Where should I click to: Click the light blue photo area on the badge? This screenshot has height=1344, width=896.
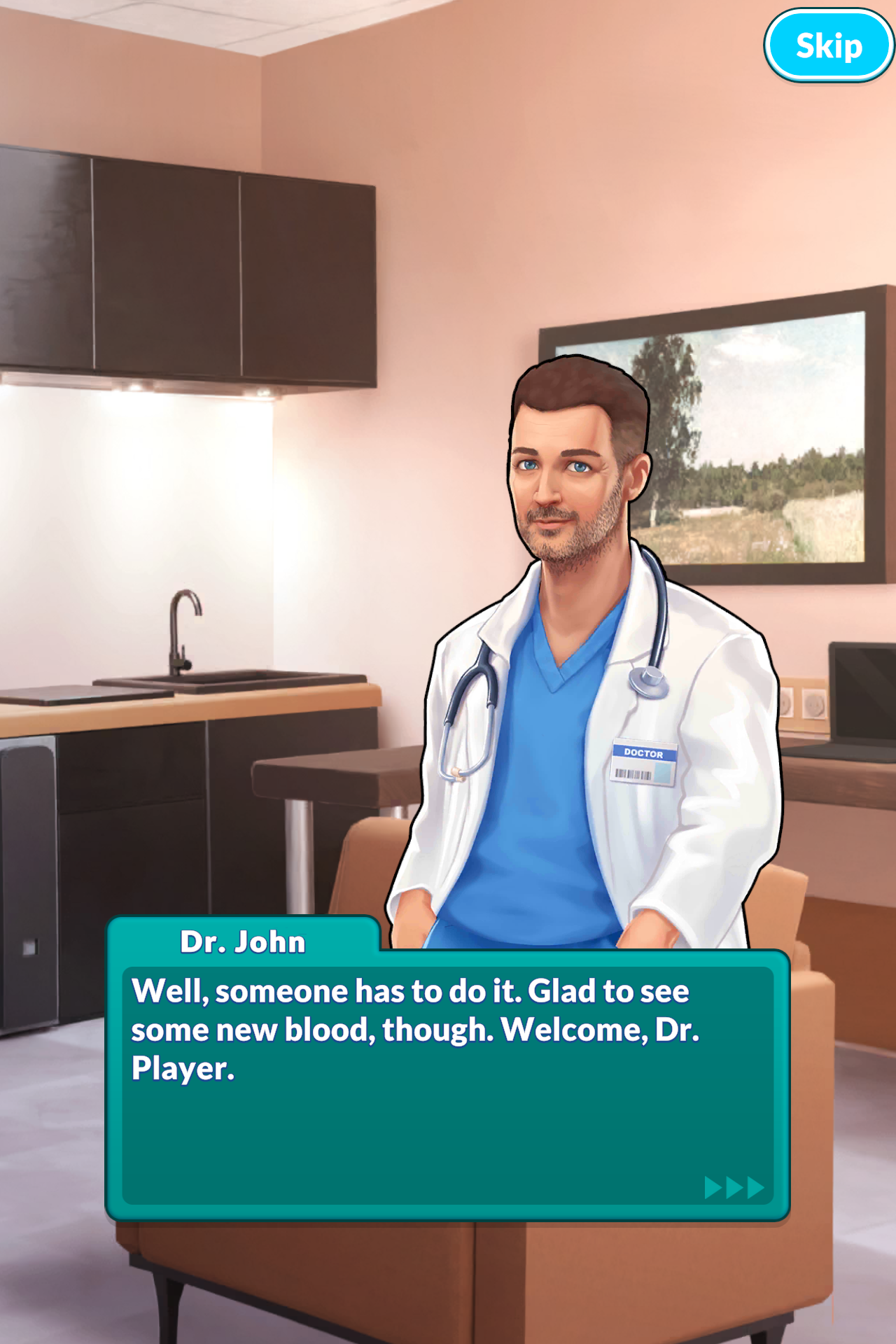pyautogui.click(x=664, y=772)
